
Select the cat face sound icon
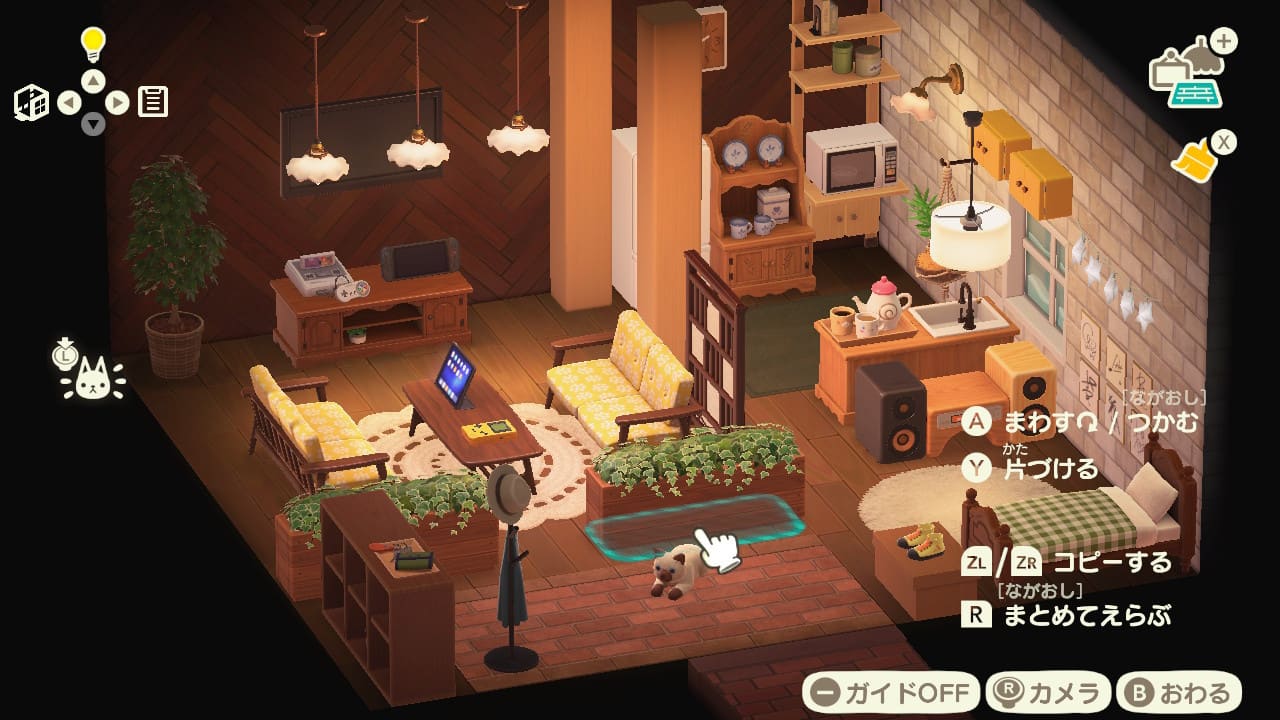(x=92, y=379)
